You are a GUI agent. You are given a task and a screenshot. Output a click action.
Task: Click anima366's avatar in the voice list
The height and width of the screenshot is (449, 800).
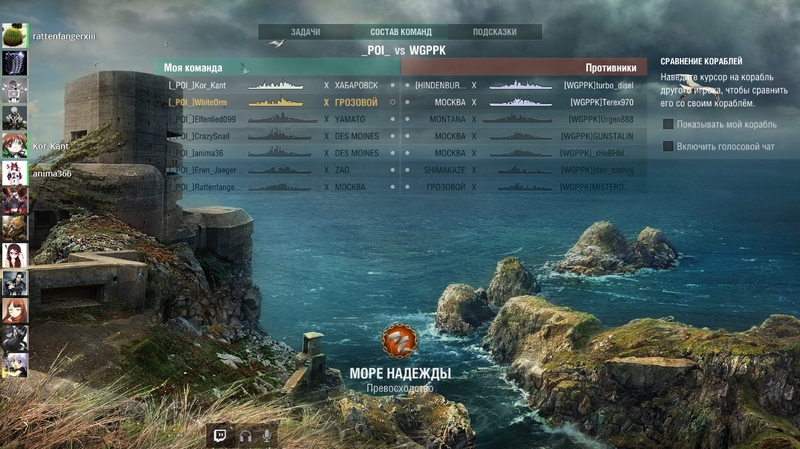click(14, 173)
